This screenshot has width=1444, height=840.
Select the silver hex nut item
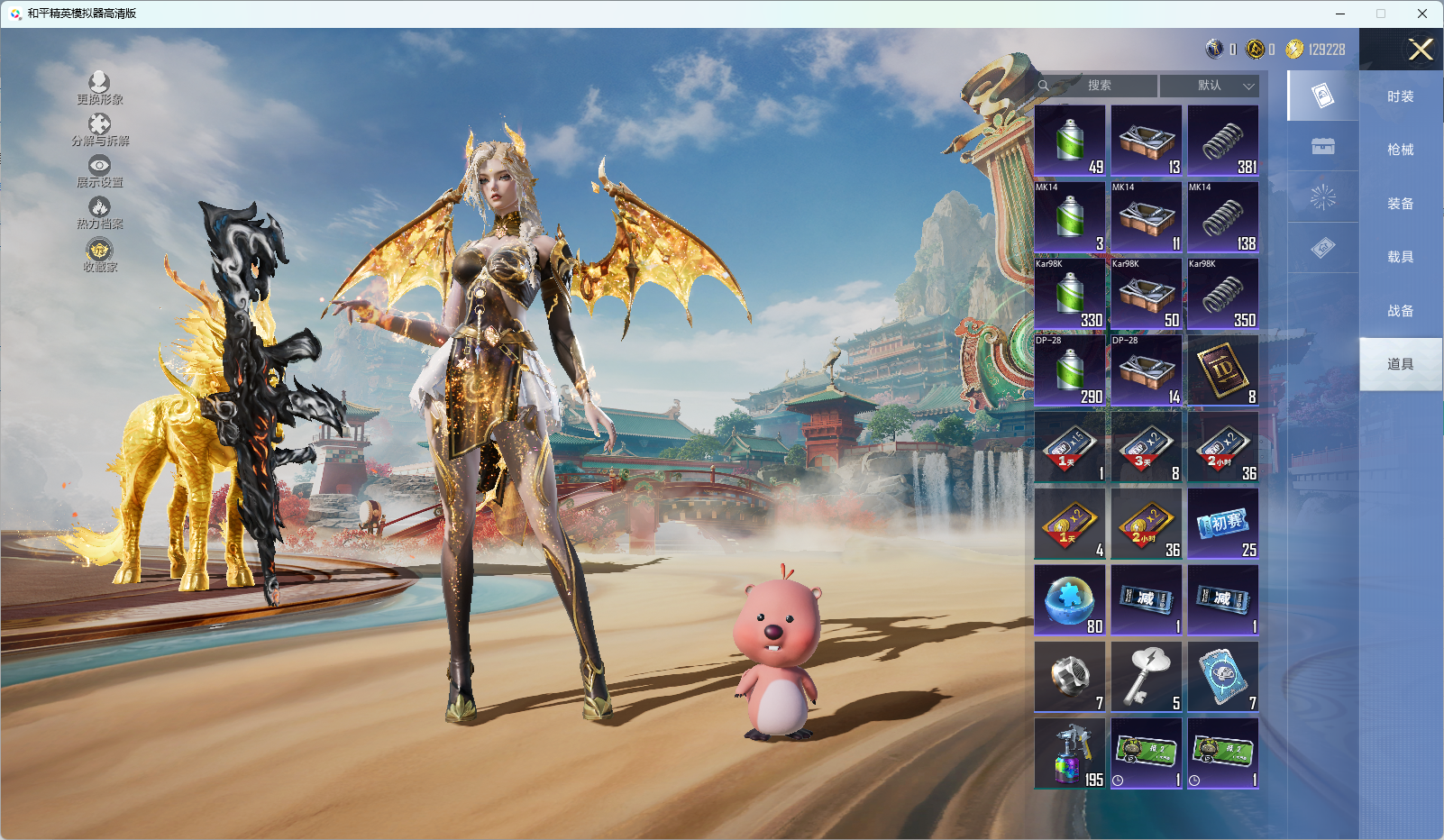point(1070,677)
